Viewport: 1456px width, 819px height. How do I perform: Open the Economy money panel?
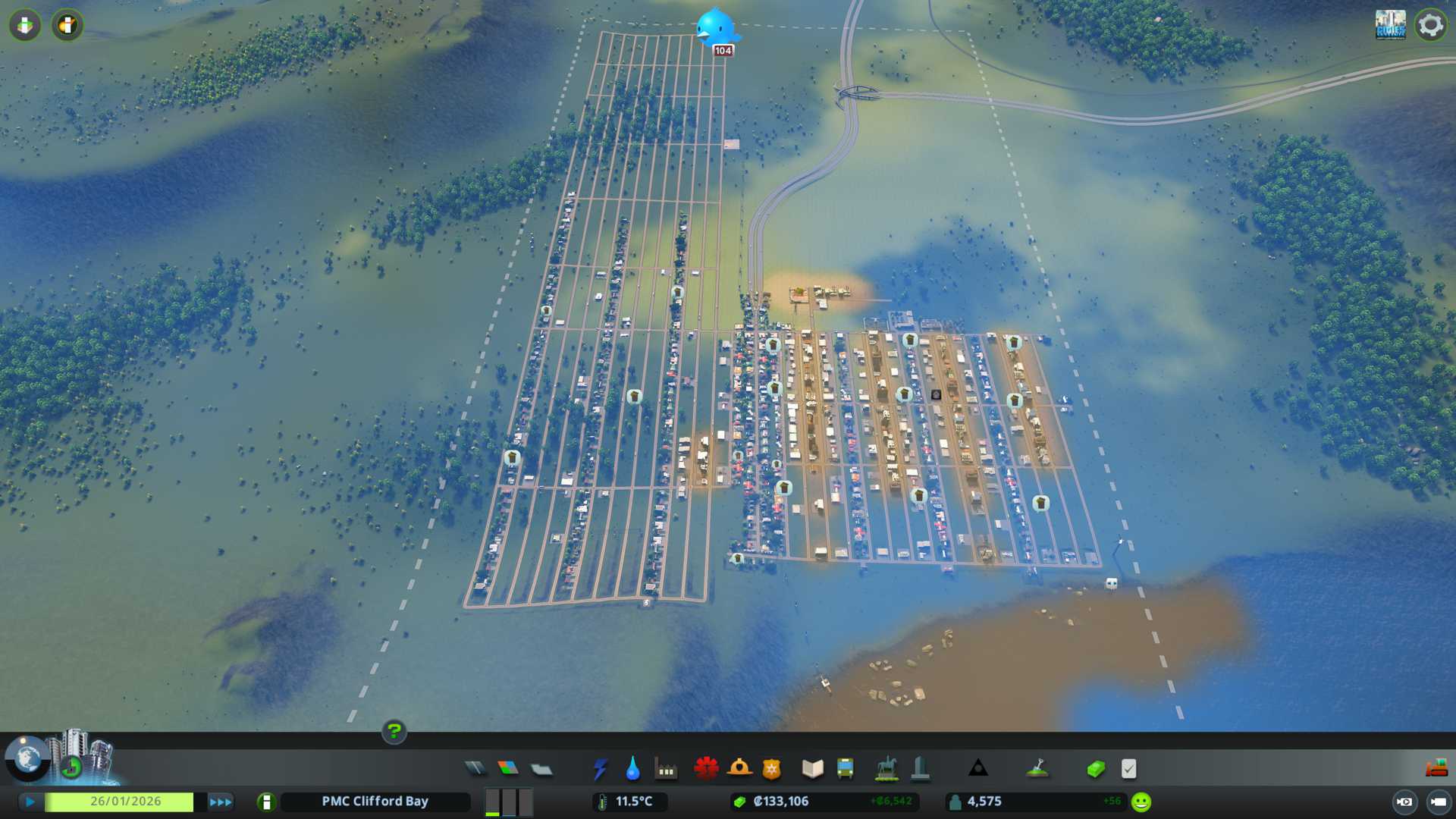point(1096,769)
